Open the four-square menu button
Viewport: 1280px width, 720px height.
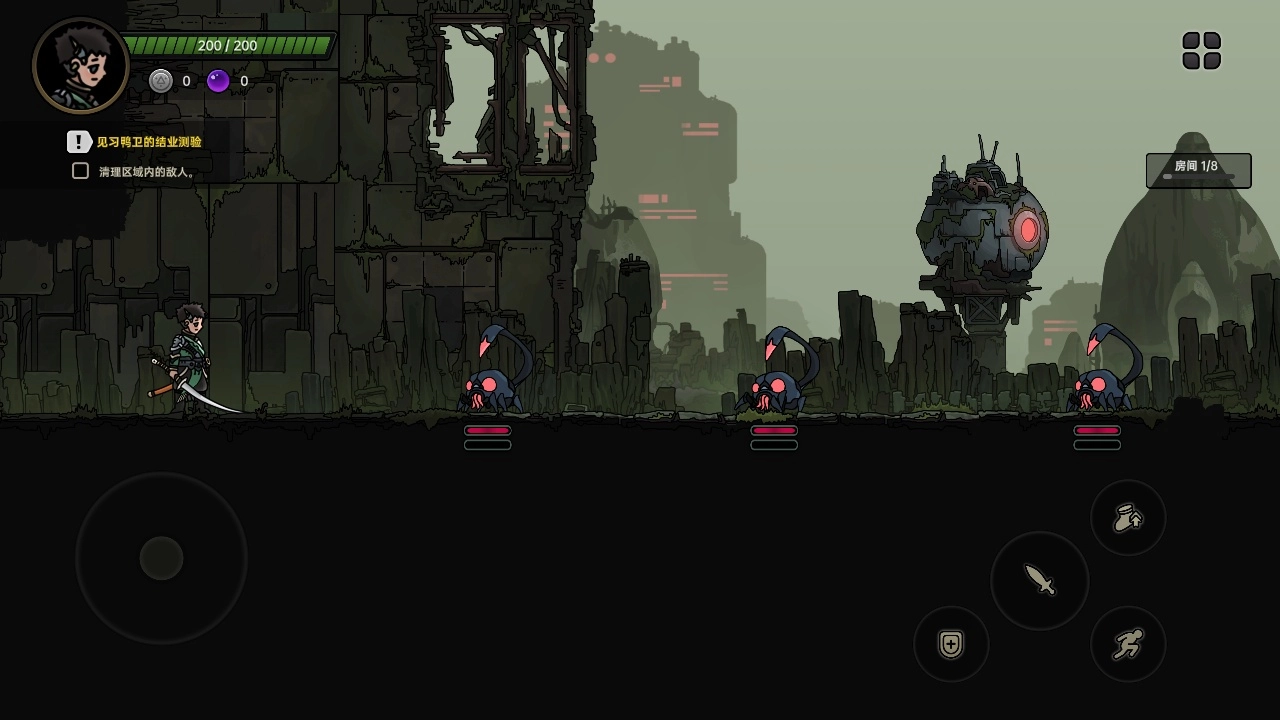[1201, 51]
